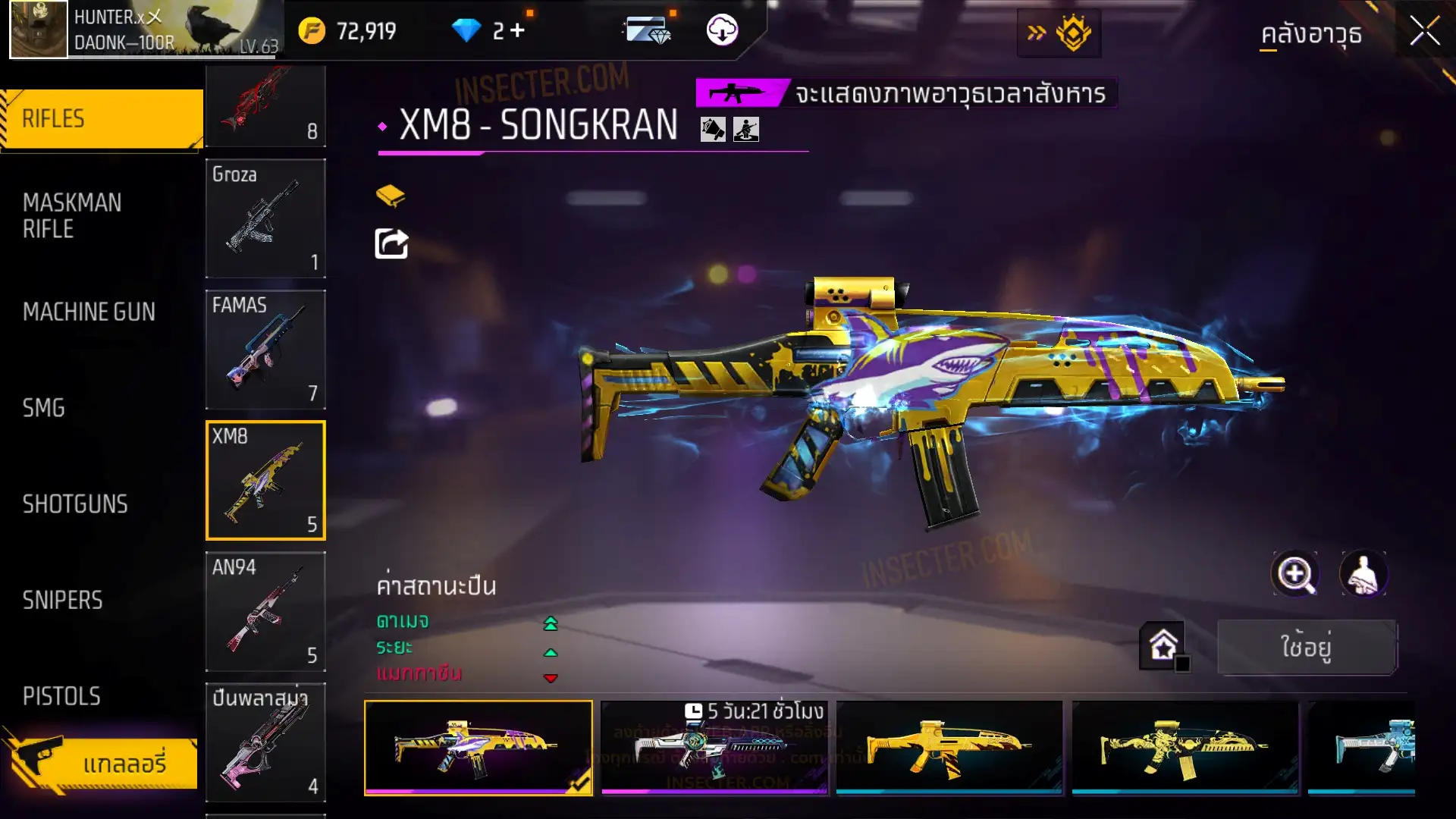1456x819 pixels.
Task: Preview the skin on character icon
Action: (x=1363, y=574)
